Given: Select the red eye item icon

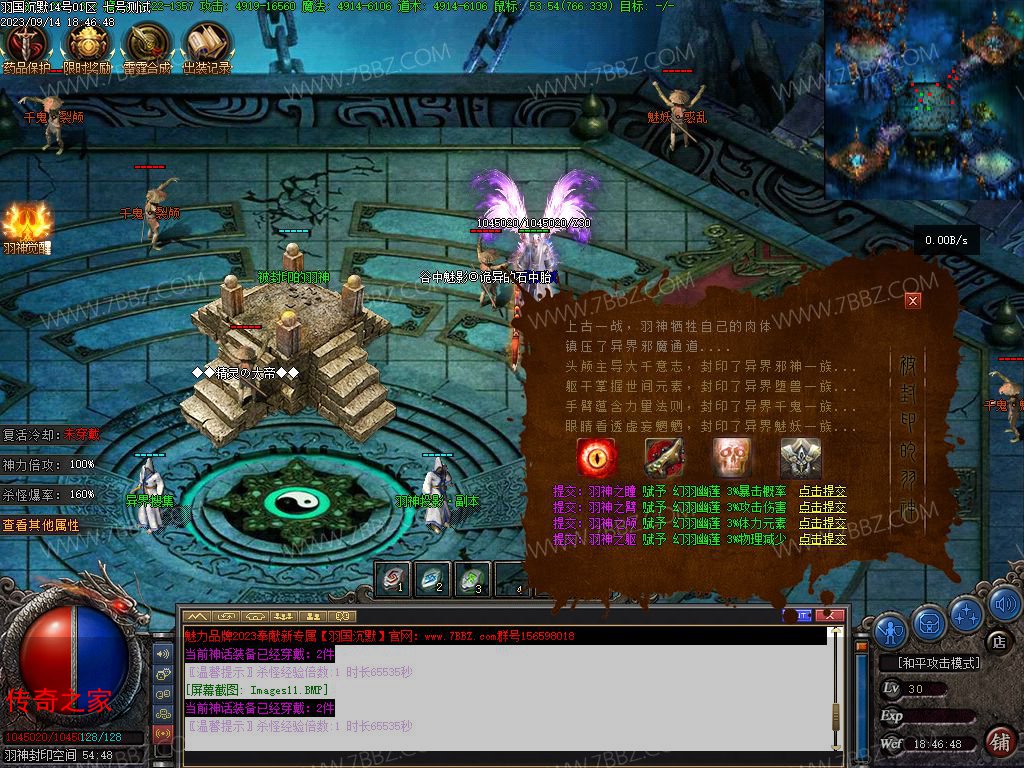Looking at the screenshot, I should pyautogui.click(x=597, y=458).
